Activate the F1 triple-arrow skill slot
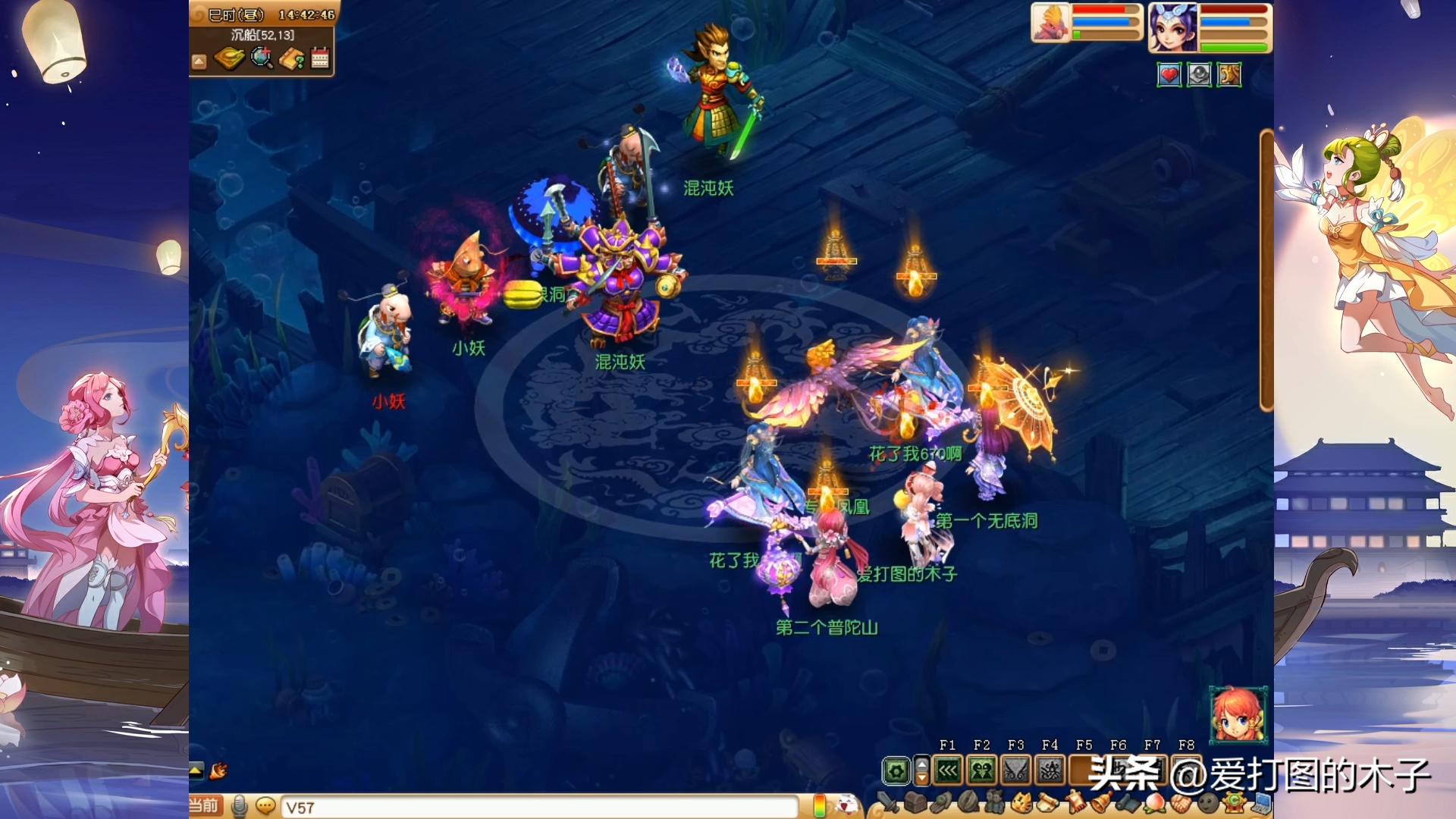Viewport: 1456px width, 819px height. [948, 771]
